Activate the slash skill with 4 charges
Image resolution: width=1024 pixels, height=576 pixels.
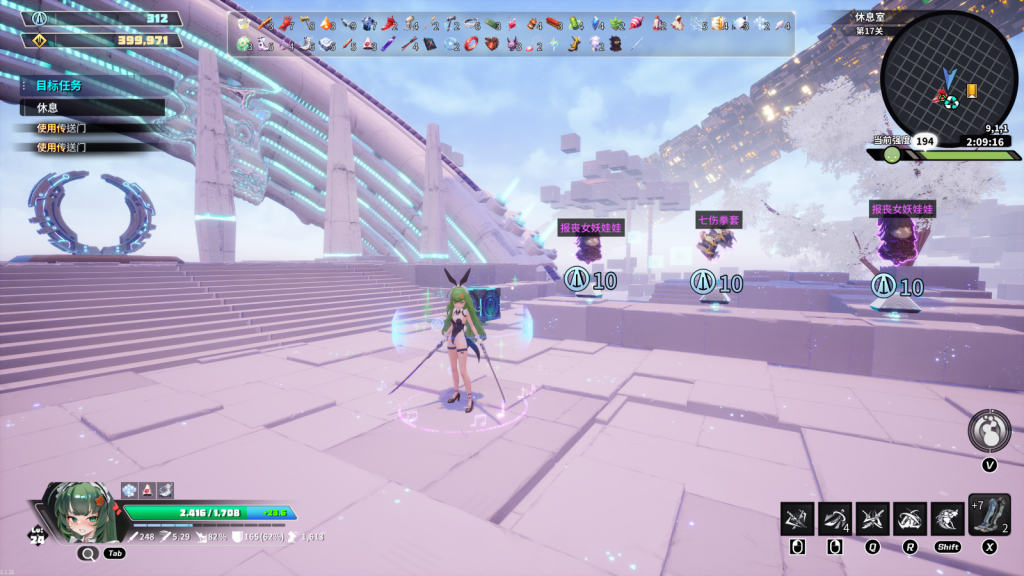(x=834, y=519)
